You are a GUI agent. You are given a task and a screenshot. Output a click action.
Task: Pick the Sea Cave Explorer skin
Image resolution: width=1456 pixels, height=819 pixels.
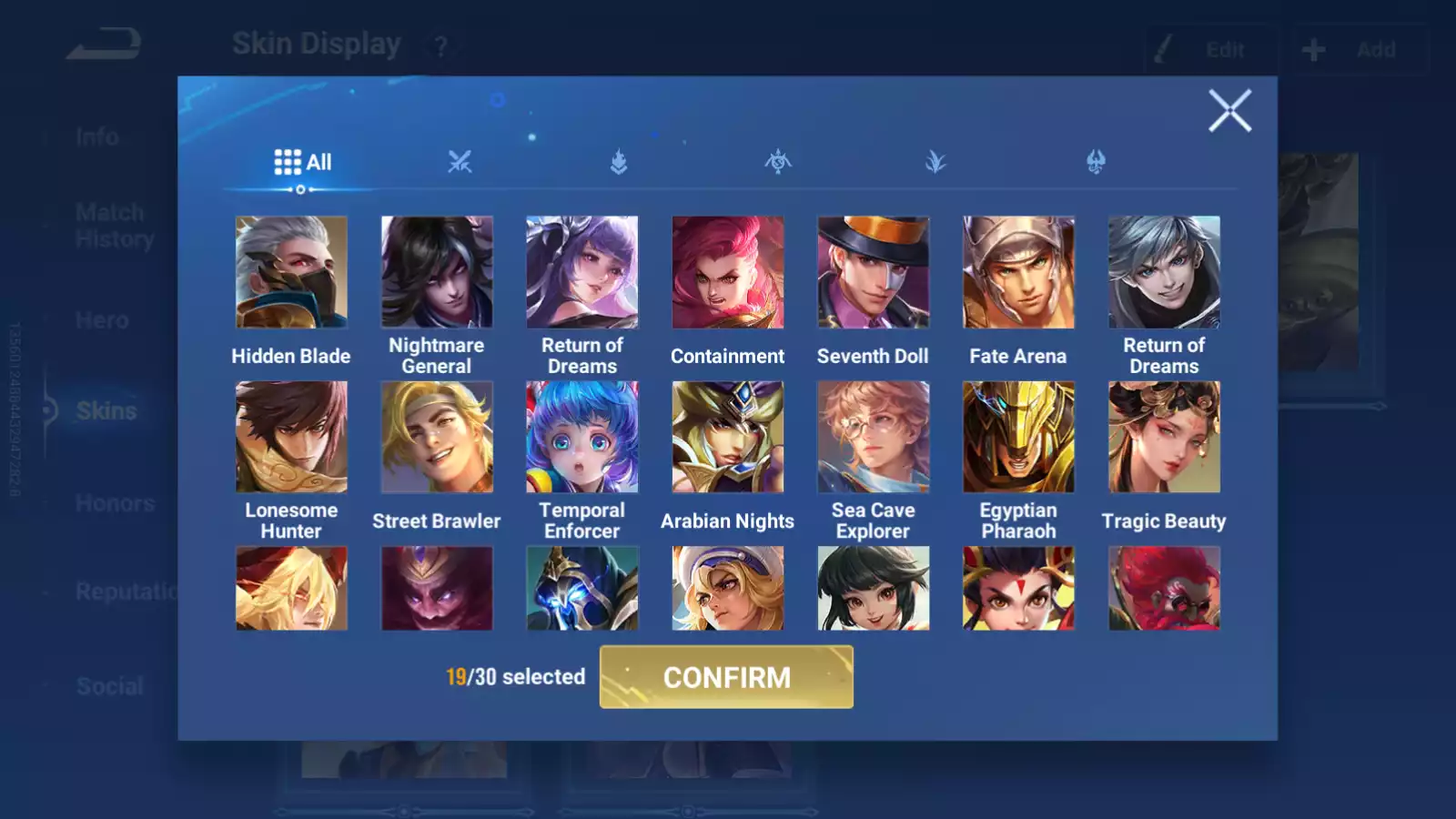click(x=873, y=437)
